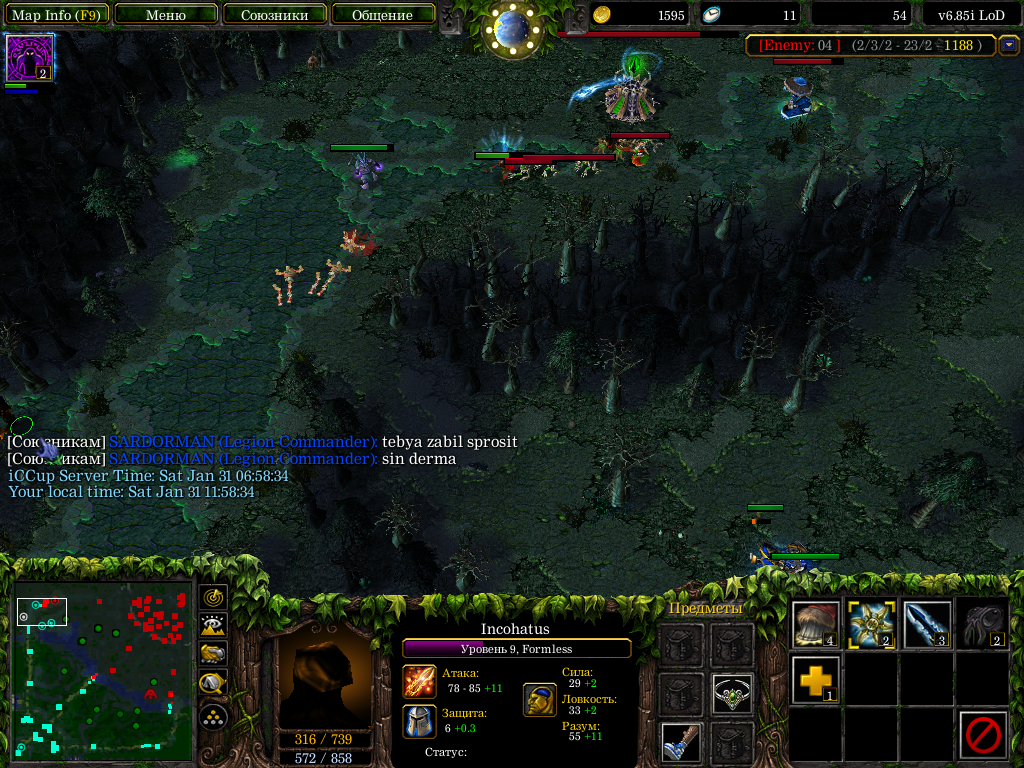Click the minimap
Screen dimensions: 1024x768
pyautogui.click(x=102, y=671)
